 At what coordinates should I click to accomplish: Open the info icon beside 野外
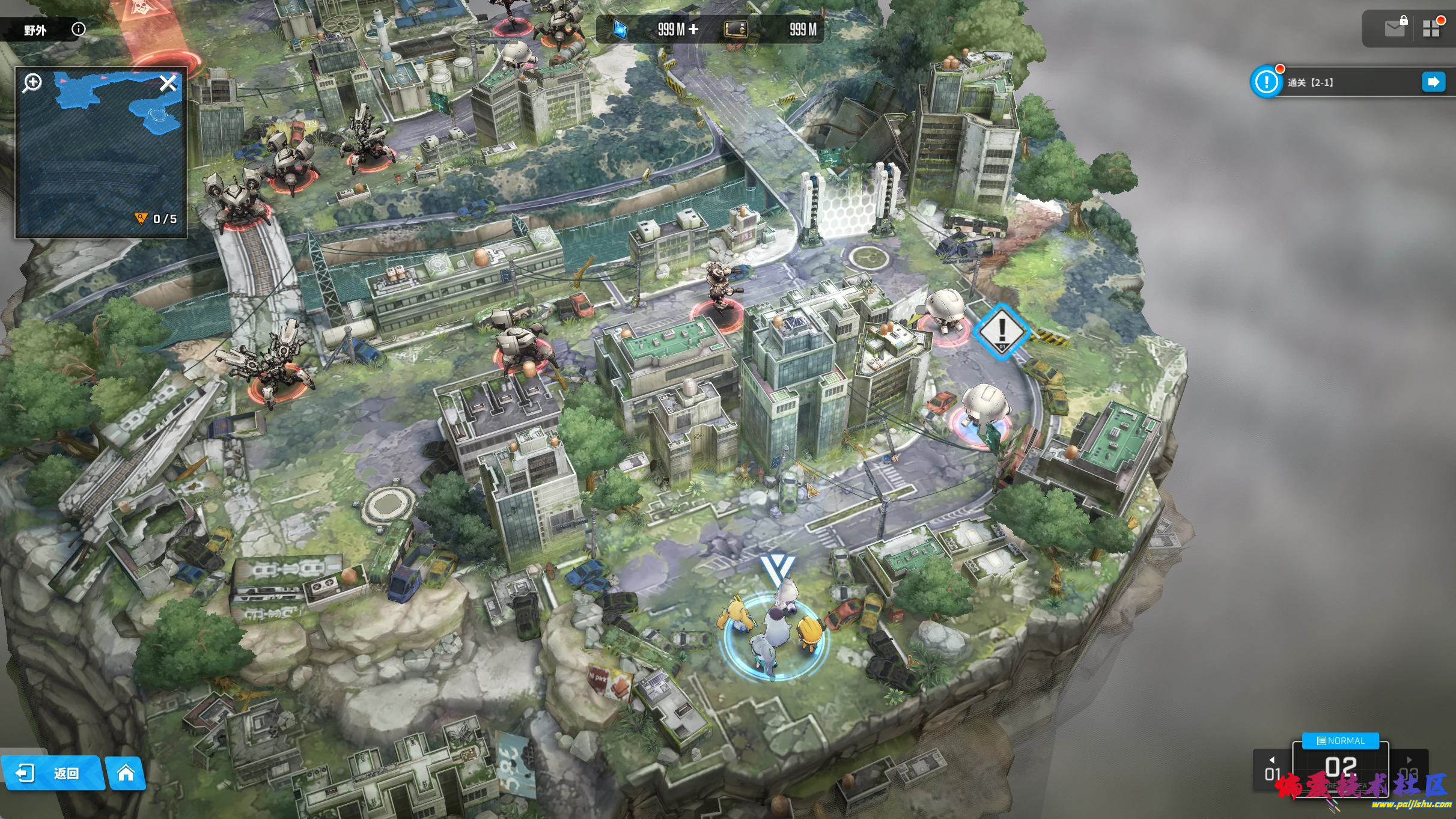pyautogui.click(x=78, y=29)
